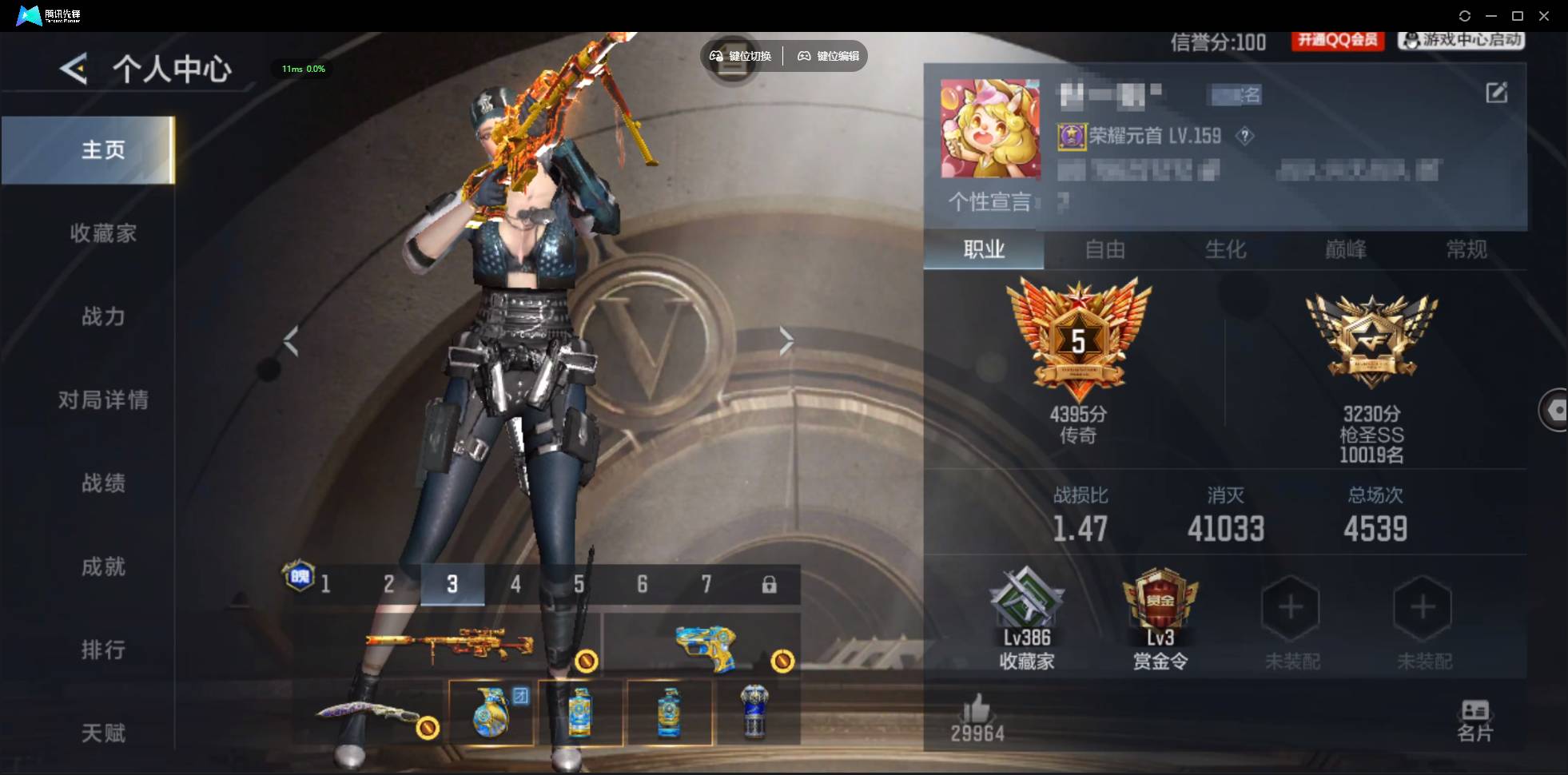The width and height of the screenshot is (1568, 775).
Task: Select weapon loadout slot 5
Action: pyautogui.click(x=579, y=584)
